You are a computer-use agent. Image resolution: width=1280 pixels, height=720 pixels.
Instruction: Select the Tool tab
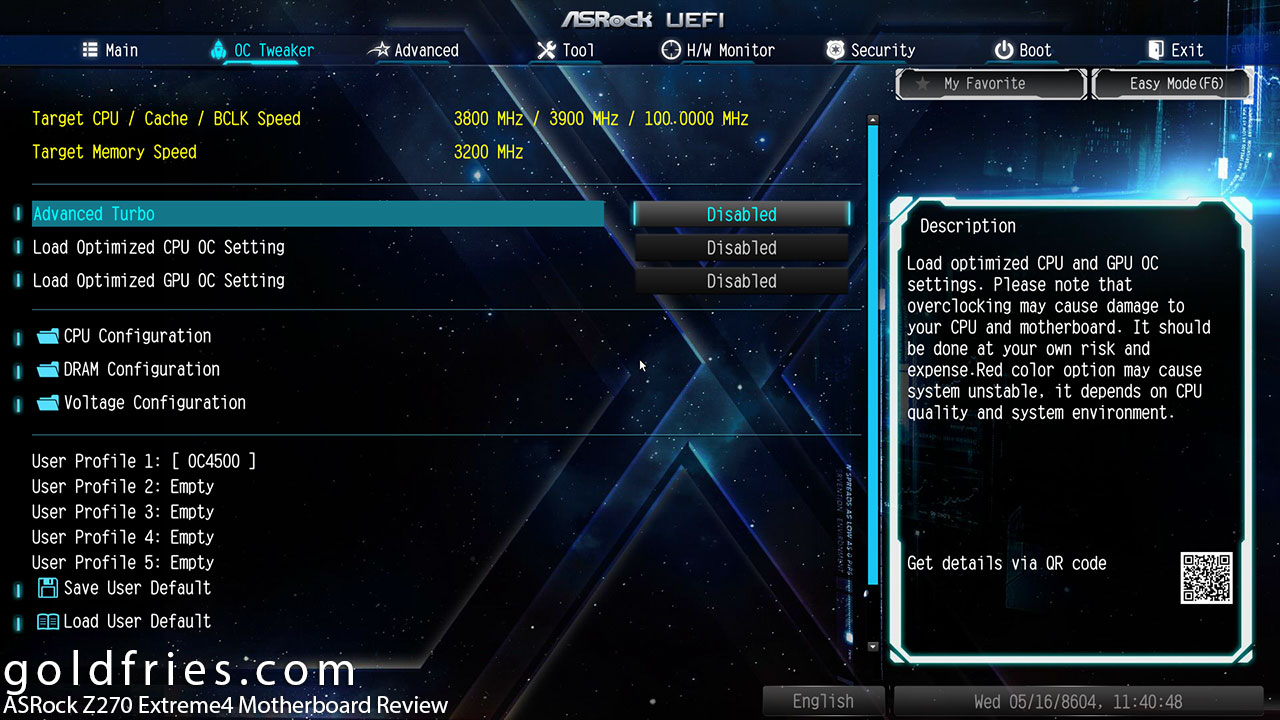click(x=566, y=50)
